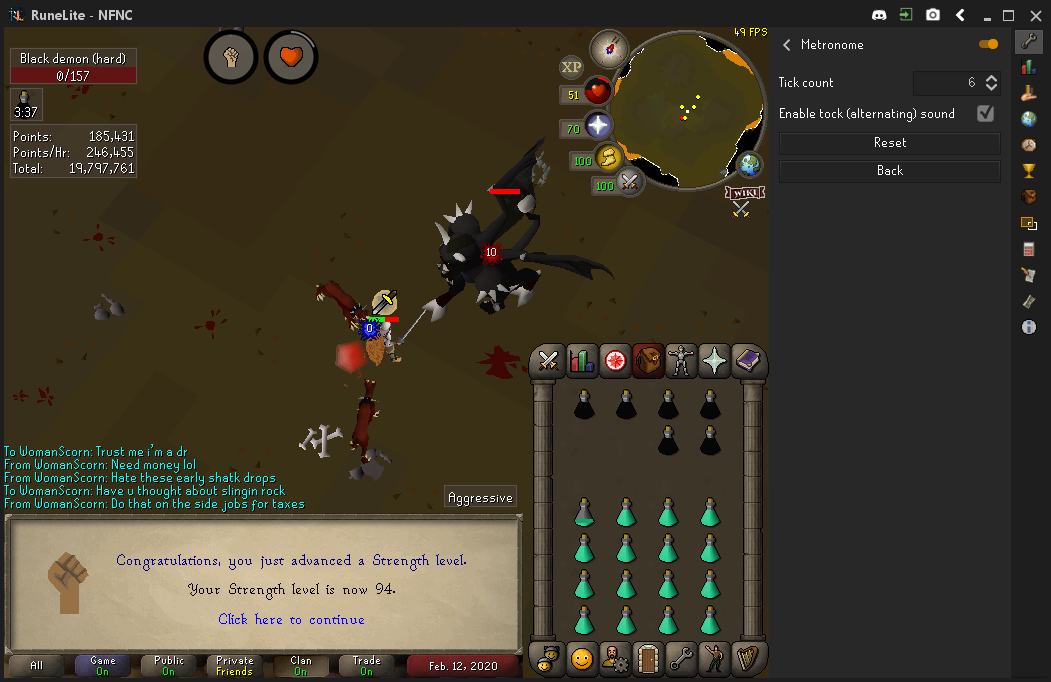
Task: Toggle run with the energy orb
Action: coord(608,158)
